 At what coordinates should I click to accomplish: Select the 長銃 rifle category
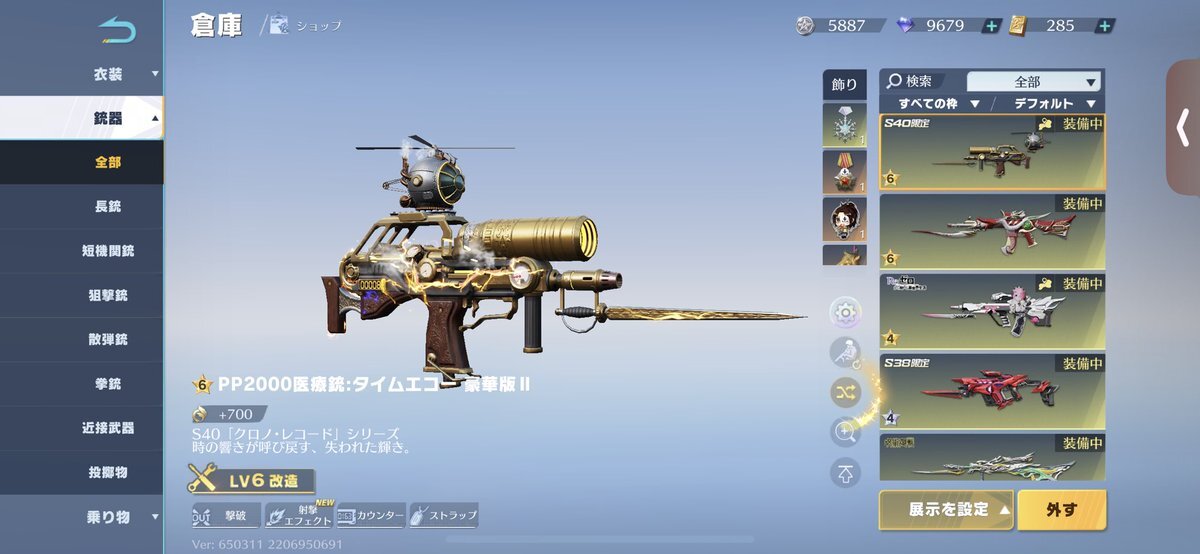[x=108, y=207]
